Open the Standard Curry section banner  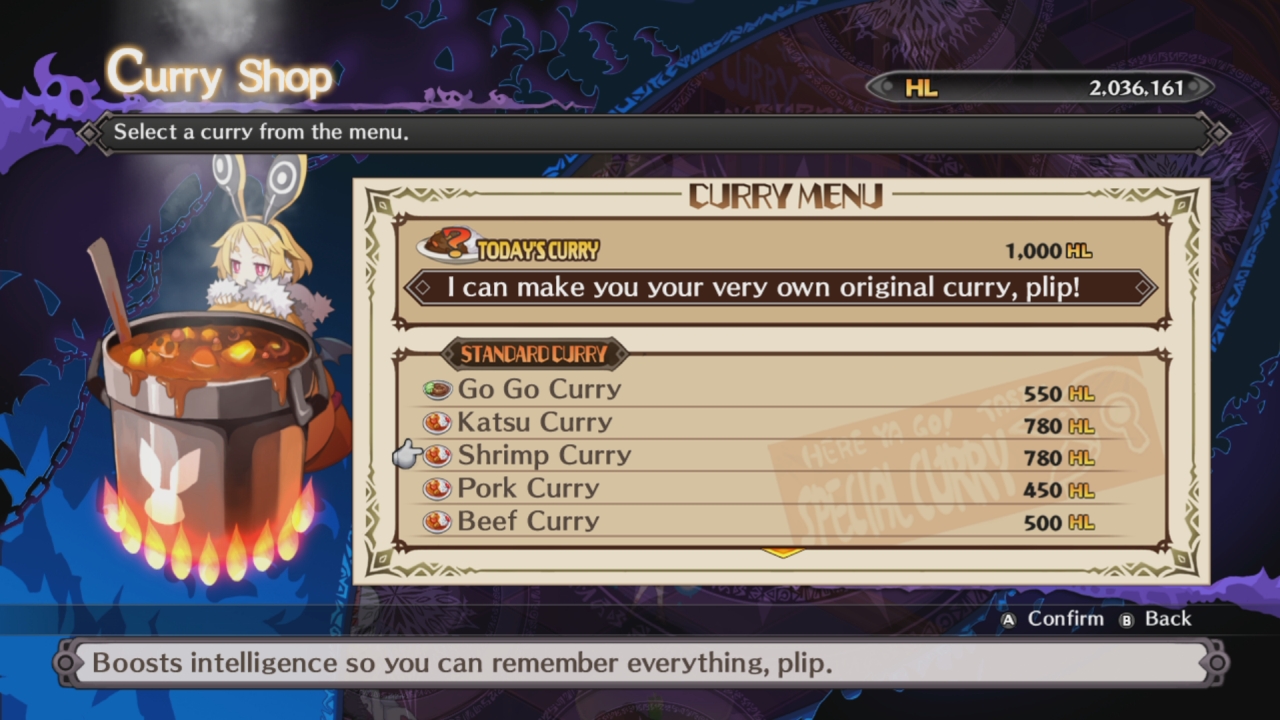pyautogui.click(x=534, y=354)
